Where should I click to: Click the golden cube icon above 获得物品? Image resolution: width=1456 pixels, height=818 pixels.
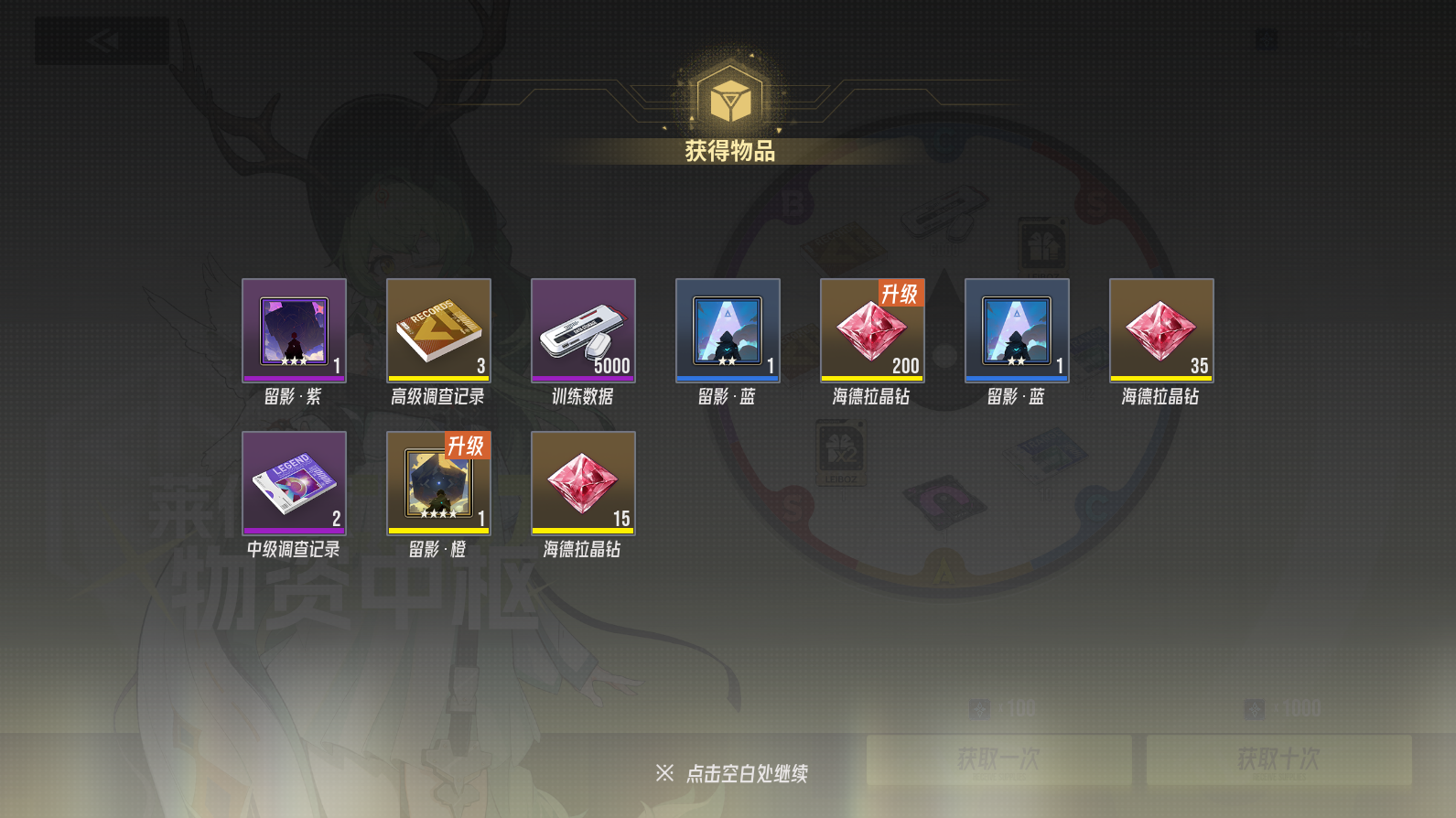[728, 94]
